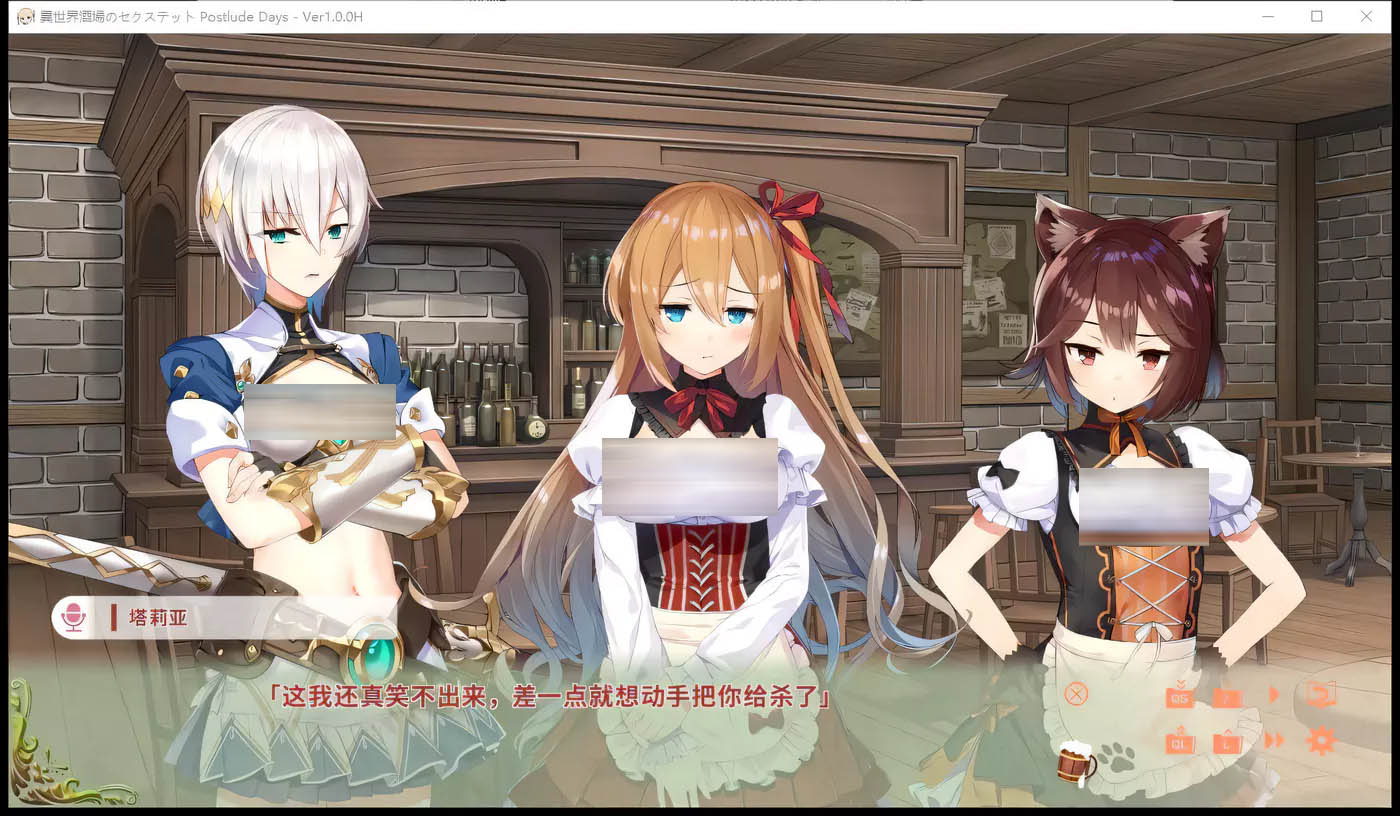Open the load folder icon marked L

click(x=1228, y=742)
